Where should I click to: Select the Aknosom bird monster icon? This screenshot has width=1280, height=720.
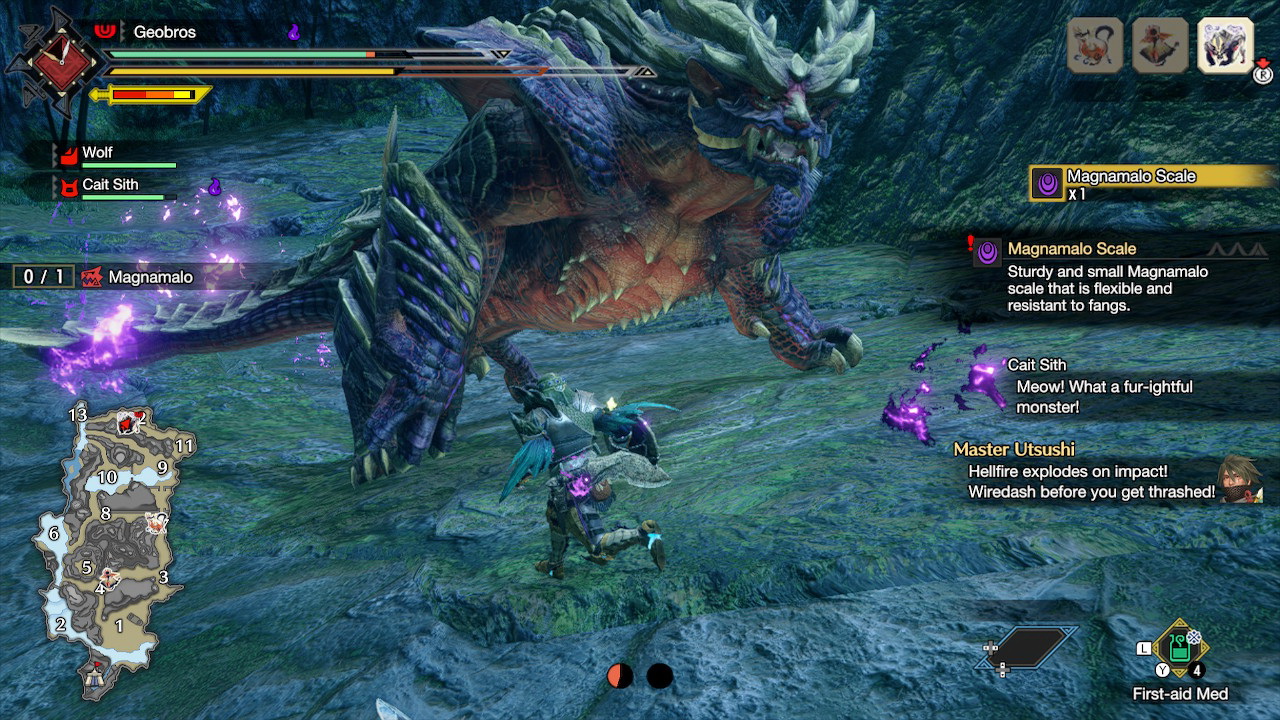point(1160,46)
